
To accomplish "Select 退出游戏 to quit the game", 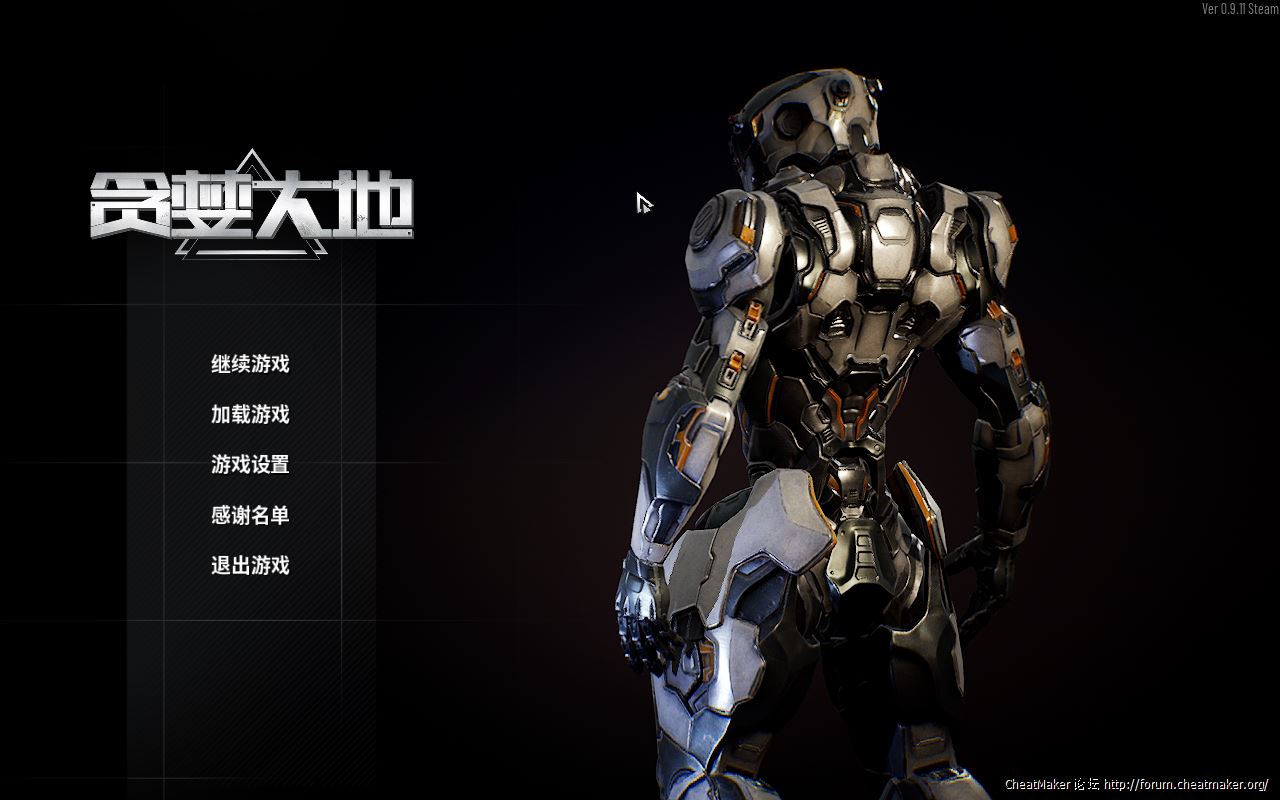I will (x=250, y=565).
